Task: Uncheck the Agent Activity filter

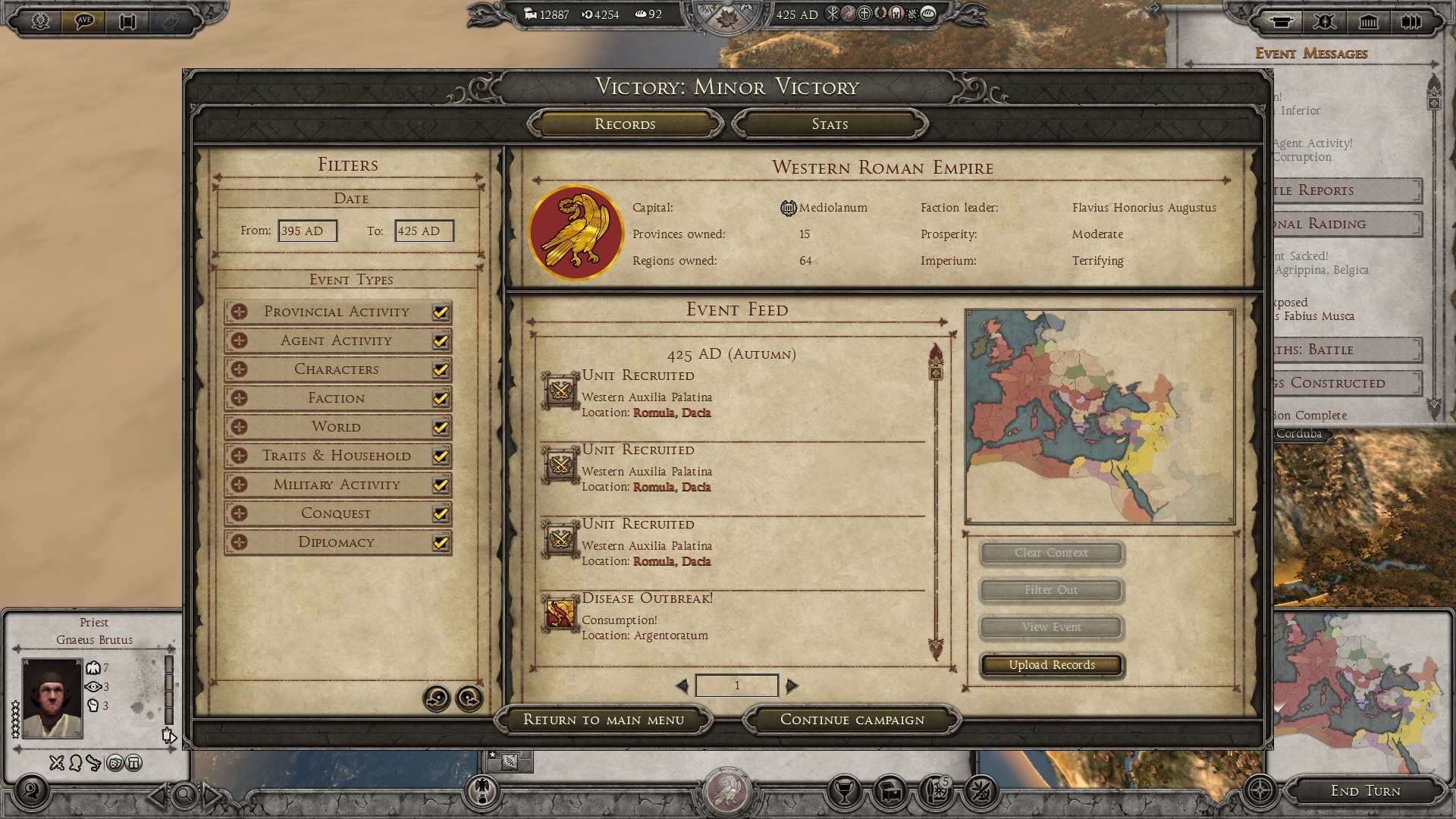Action: [x=440, y=341]
